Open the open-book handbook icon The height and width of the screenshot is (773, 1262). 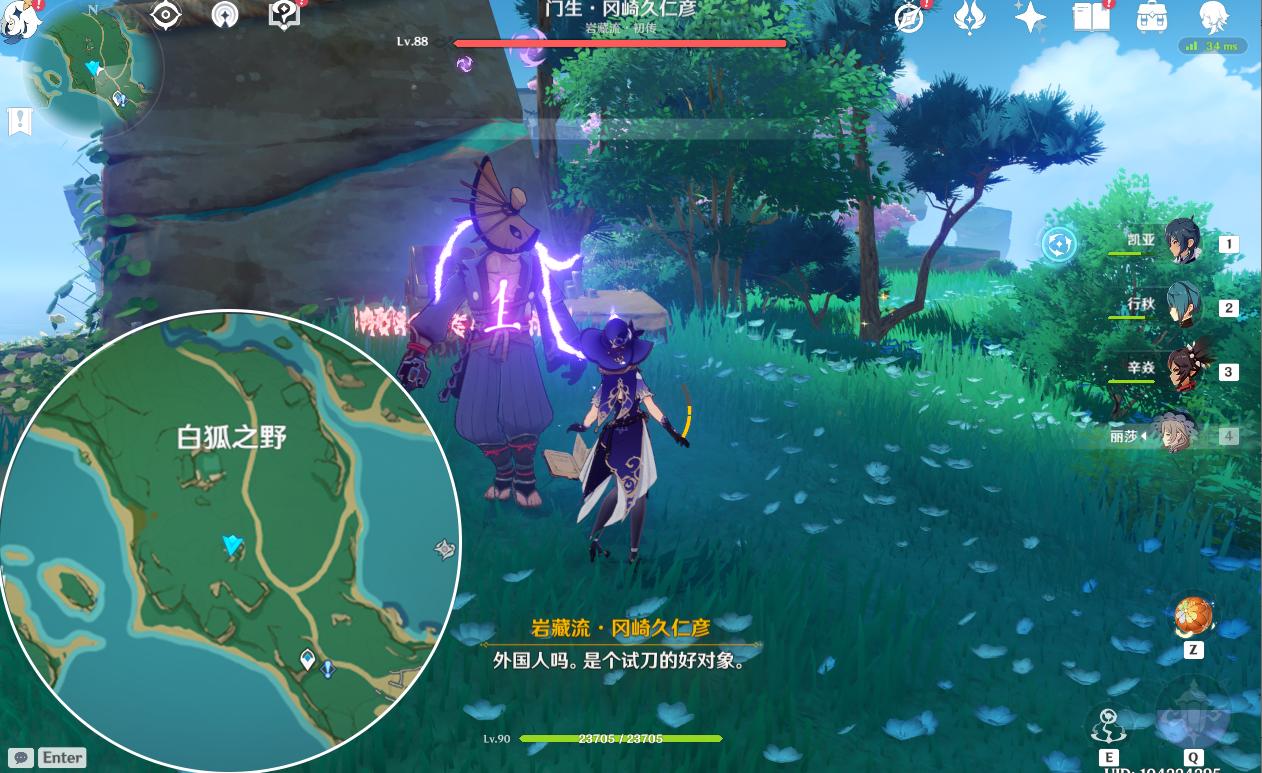(x=1092, y=18)
